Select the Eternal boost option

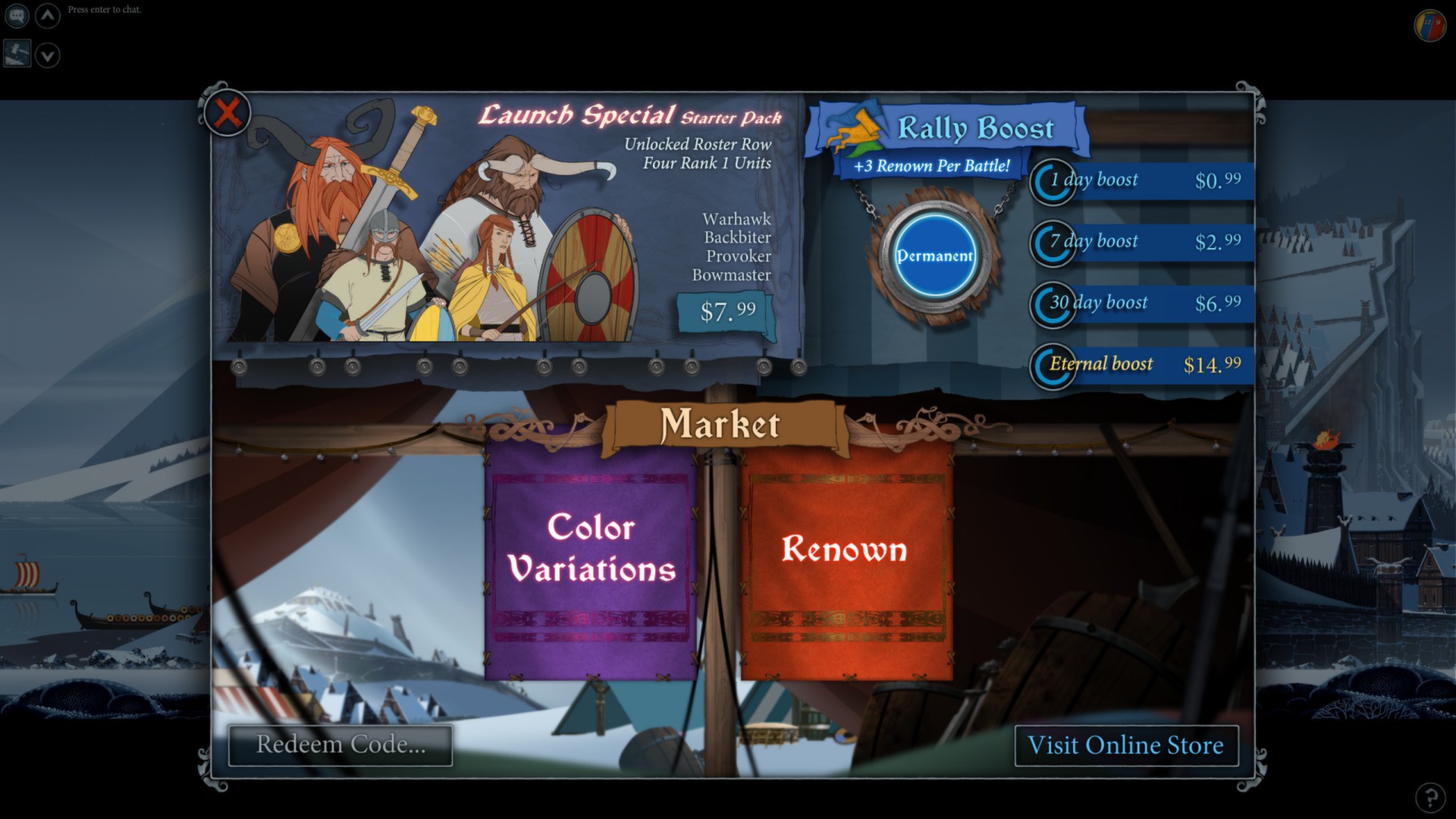[x=1137, y=366]
